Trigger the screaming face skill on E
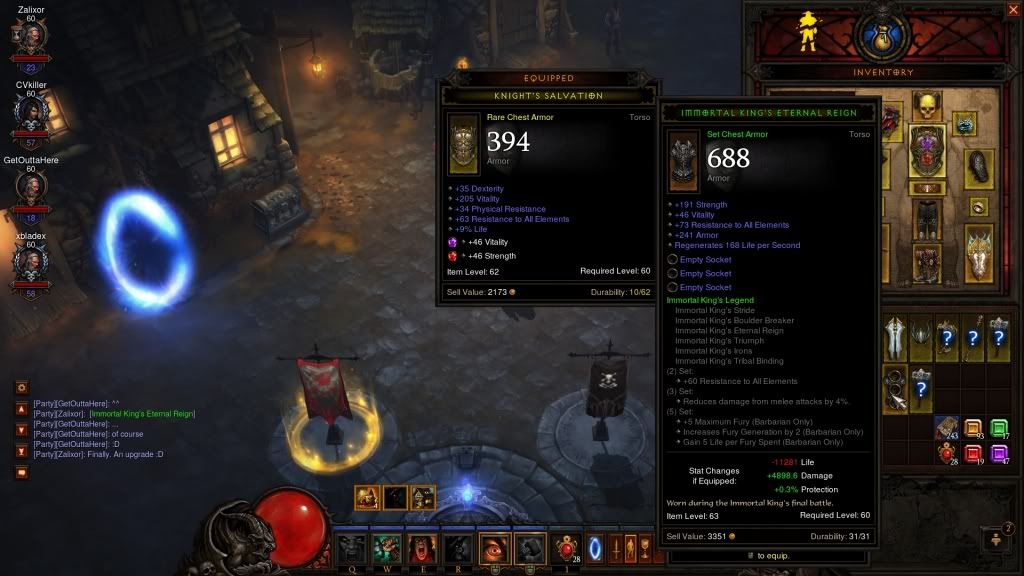This screenshot has height=576, width=1024. (421, 548)
